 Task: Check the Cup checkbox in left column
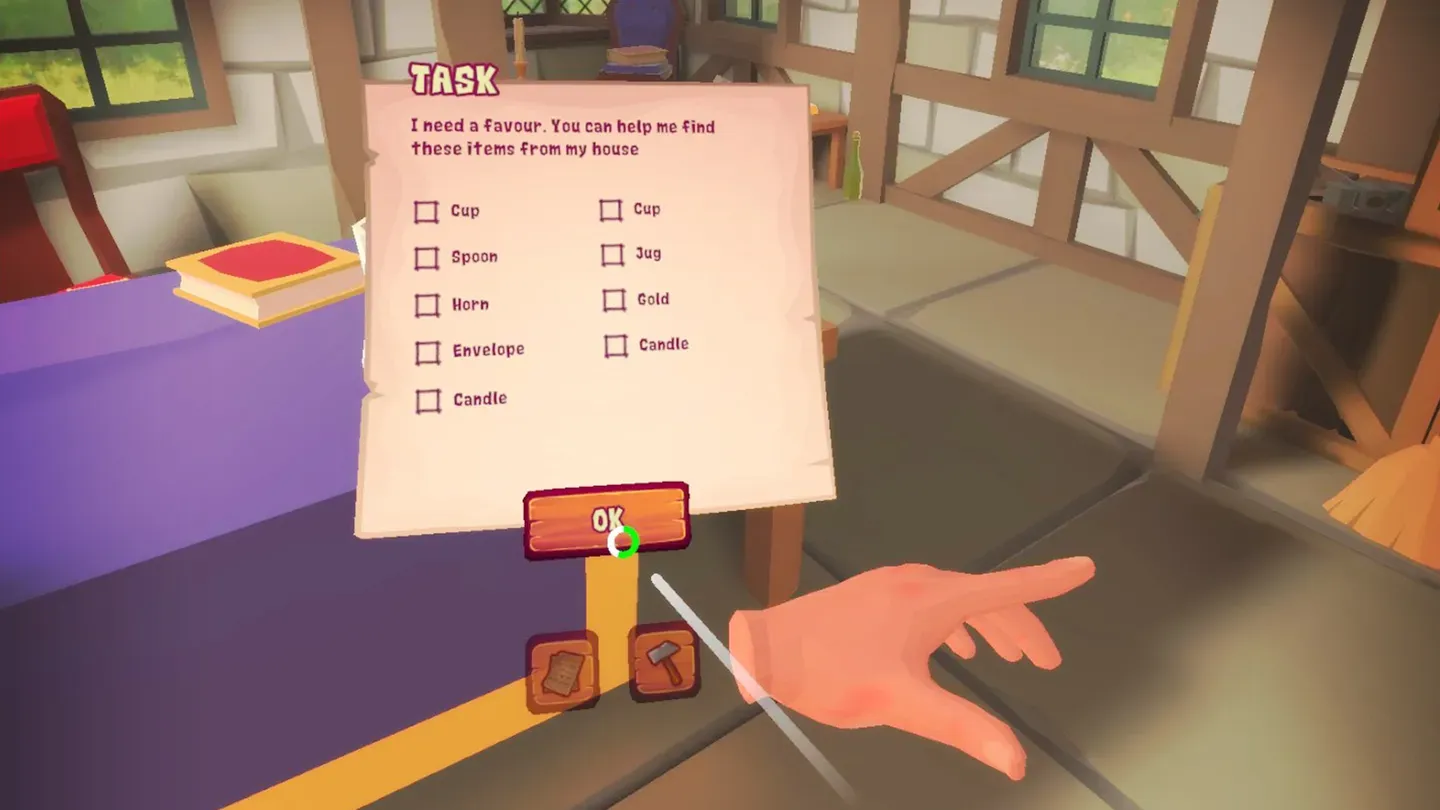click(428, 211)
